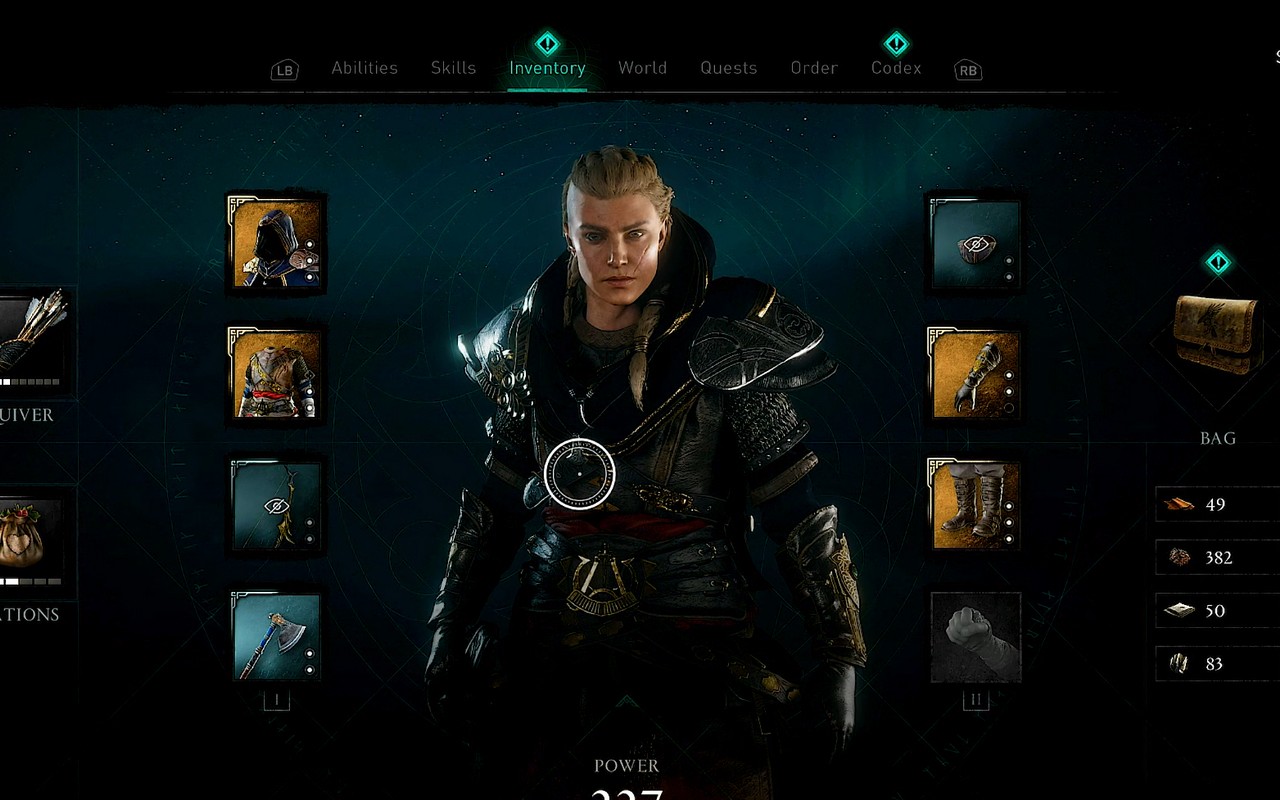
Task: Pick the axe main-hand weapon slot
Action: click(x=276, y=637)
